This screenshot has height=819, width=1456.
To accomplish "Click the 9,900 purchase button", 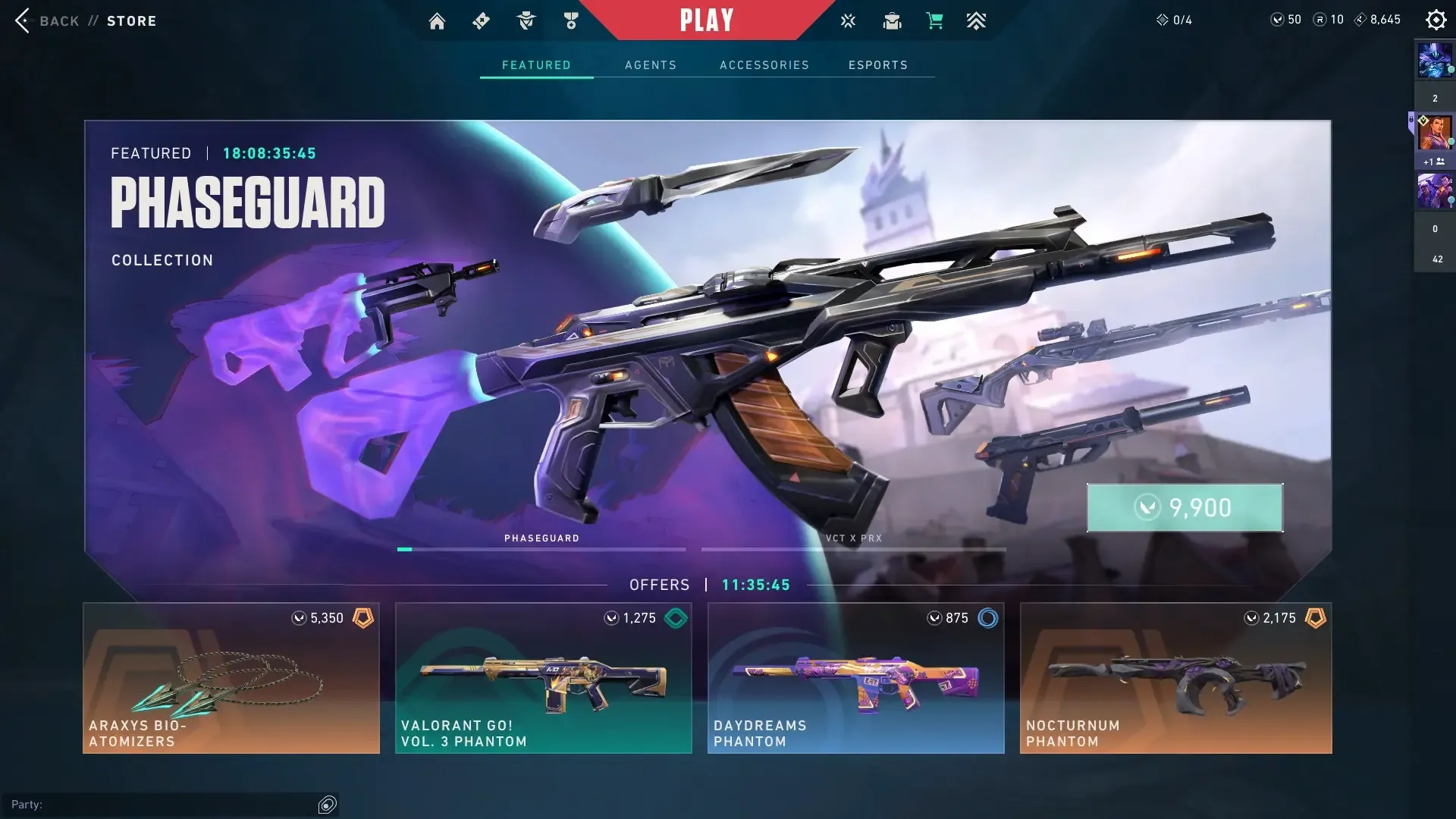I will tap(1185, 507).
